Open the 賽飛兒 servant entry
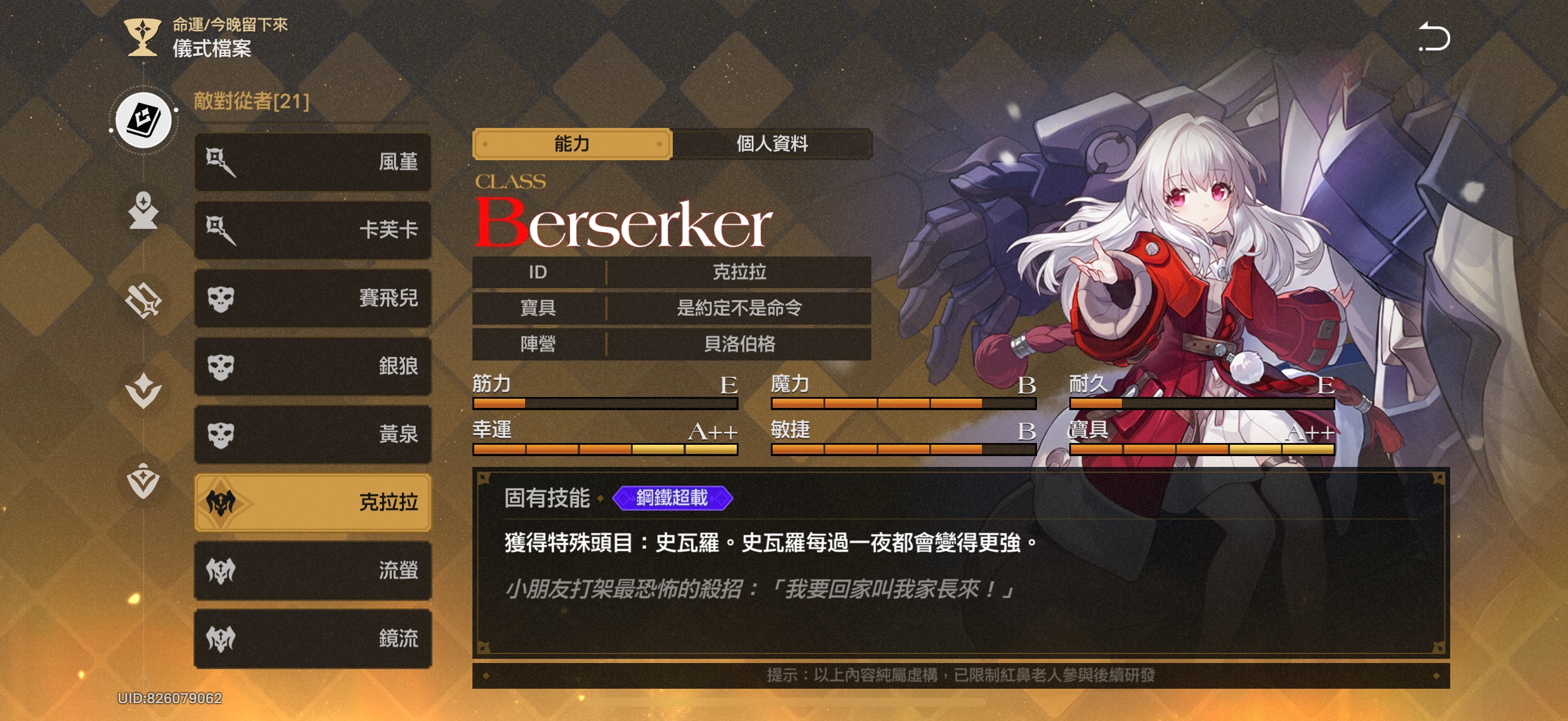 coord(312,298)
